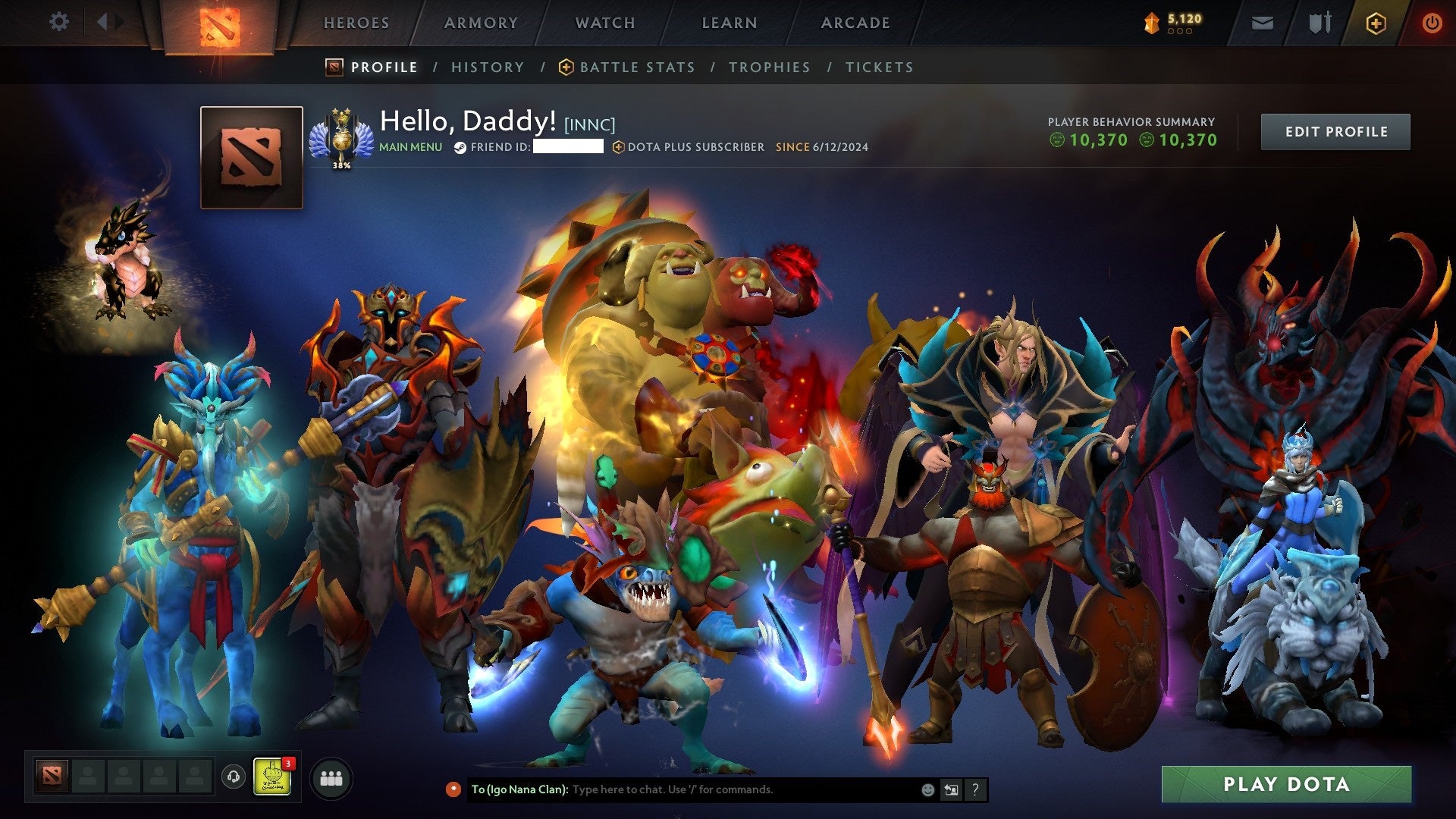Screen dimensions: 1456x819
Task: Open the Dota Plus hexagon icon
Action: 1377,23
